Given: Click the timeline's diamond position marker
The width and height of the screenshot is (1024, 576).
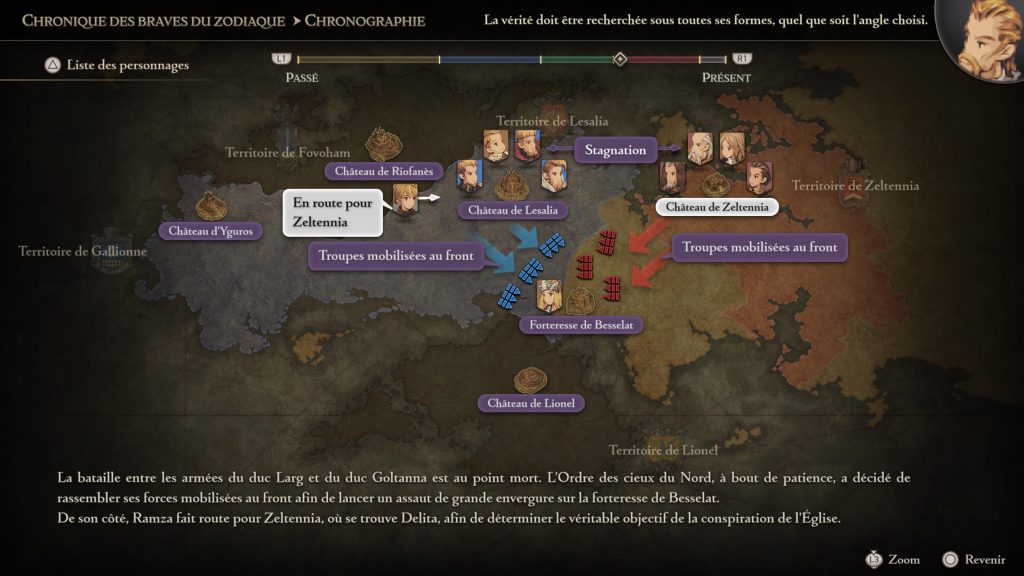Looking at the screenshot, I should click(620, 60).
